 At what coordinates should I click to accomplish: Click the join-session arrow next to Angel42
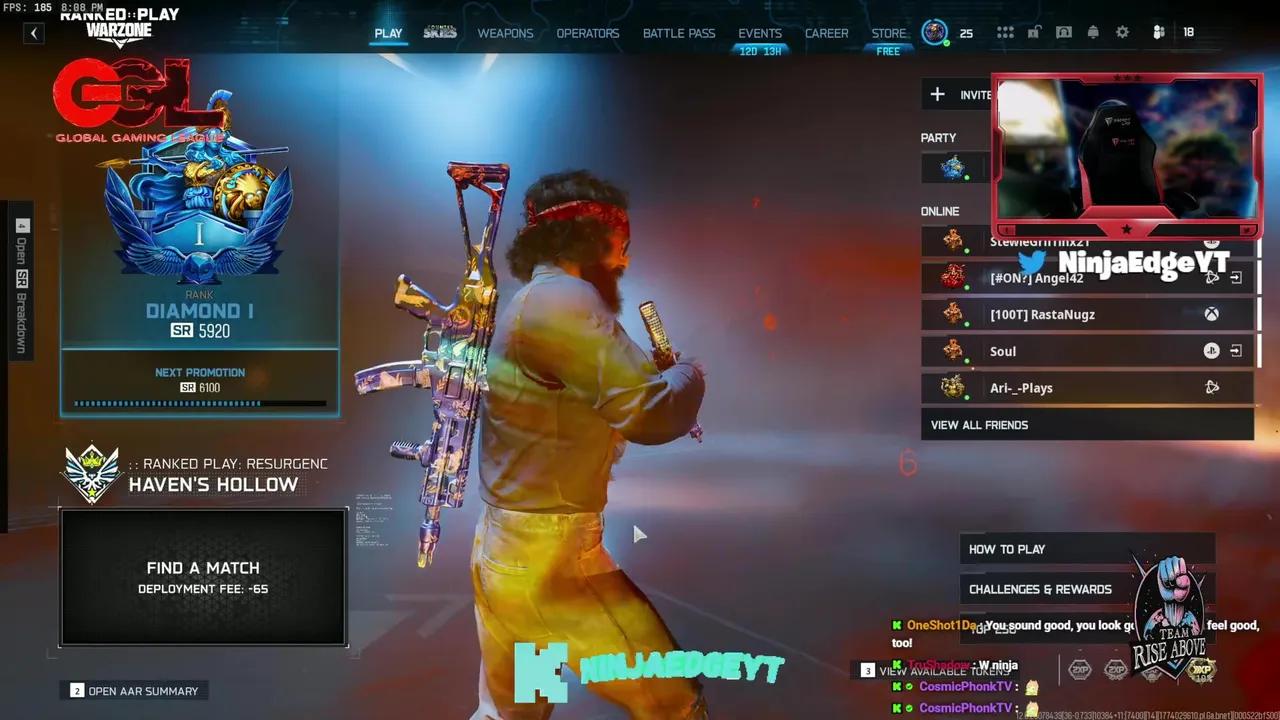pyautogui.click(x=1236, y=278)
